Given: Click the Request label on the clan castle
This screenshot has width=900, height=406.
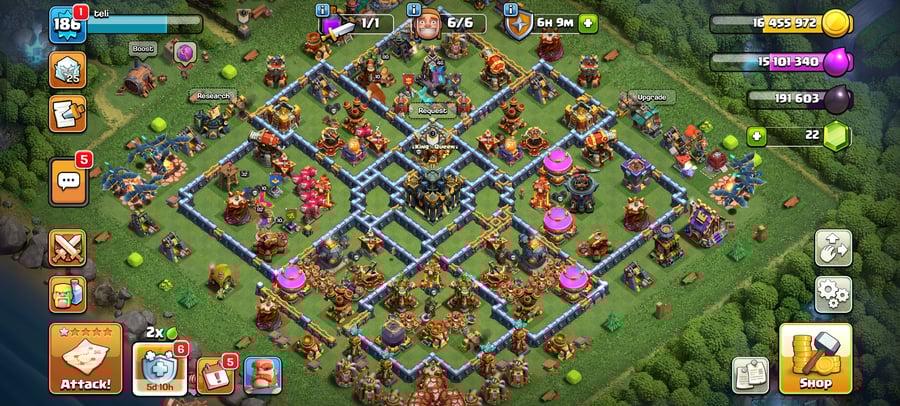Looking at the screenshot, I should 433,110.
